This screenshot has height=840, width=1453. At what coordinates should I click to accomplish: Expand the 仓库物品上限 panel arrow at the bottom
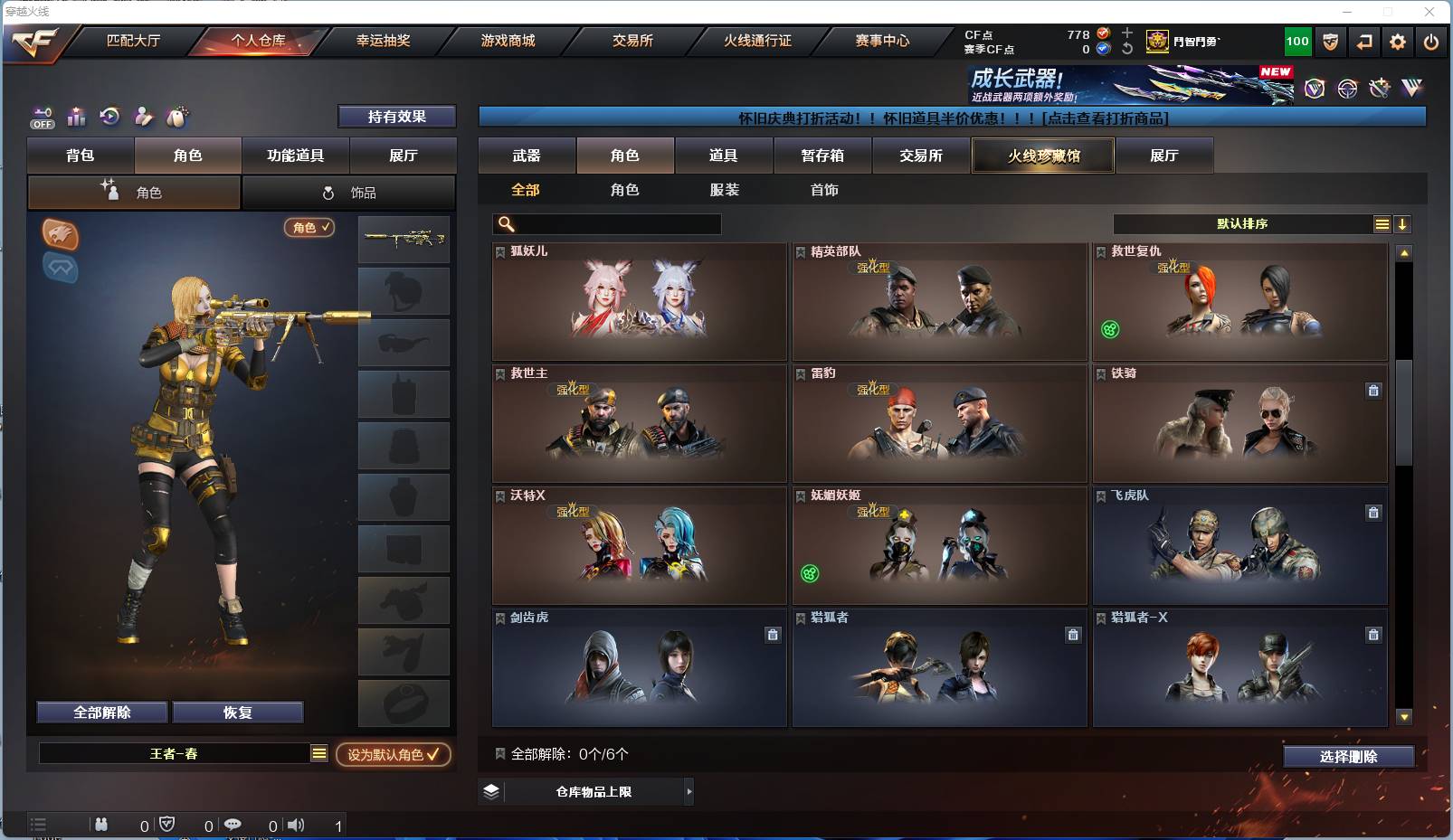pyautogui.click(x=689, y=791)
